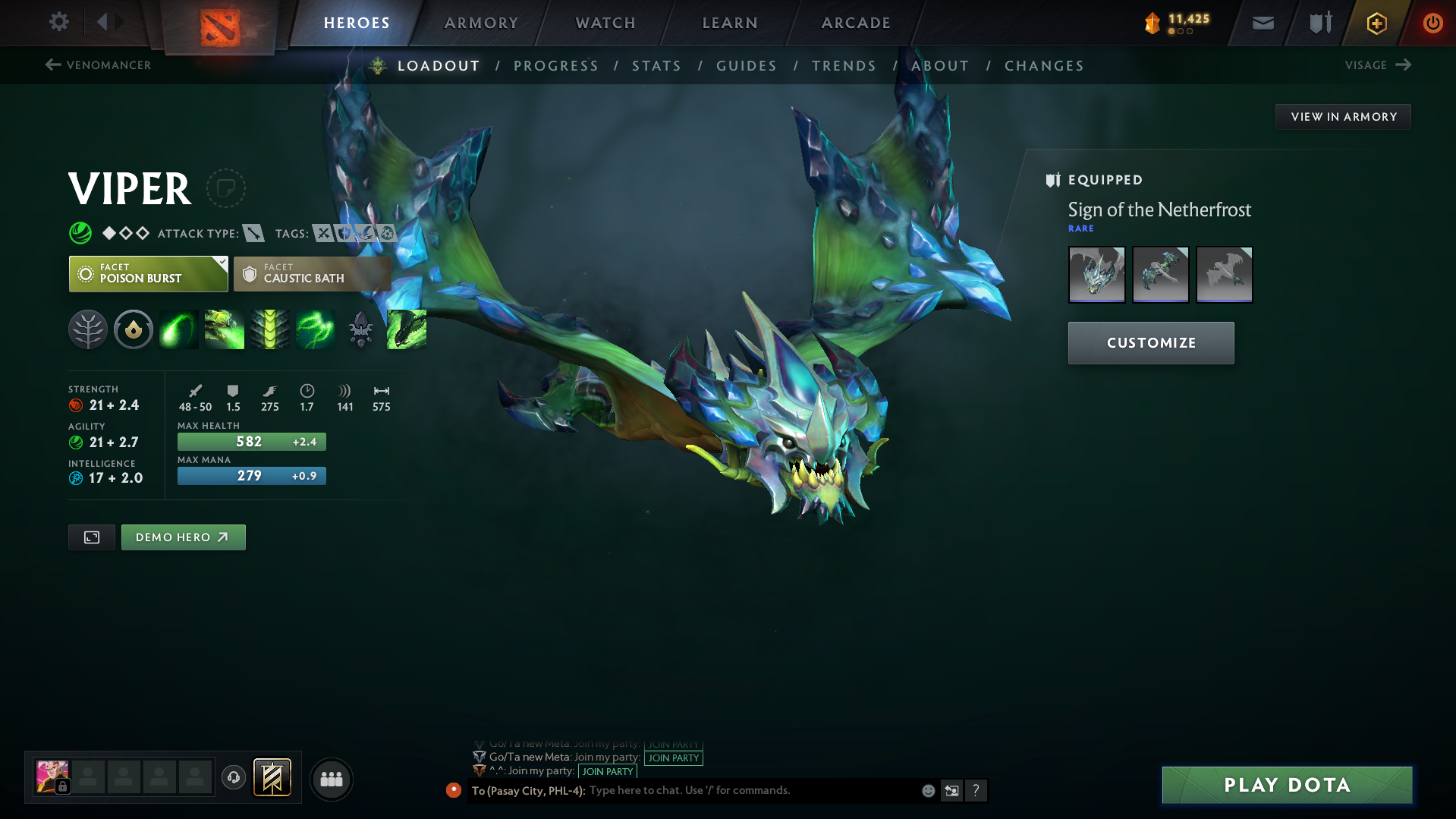This screenshot has height=819, width=1456.
Task: Click CUSTOMIZE under Sign of the Netherfrost
Action: 1150,342
